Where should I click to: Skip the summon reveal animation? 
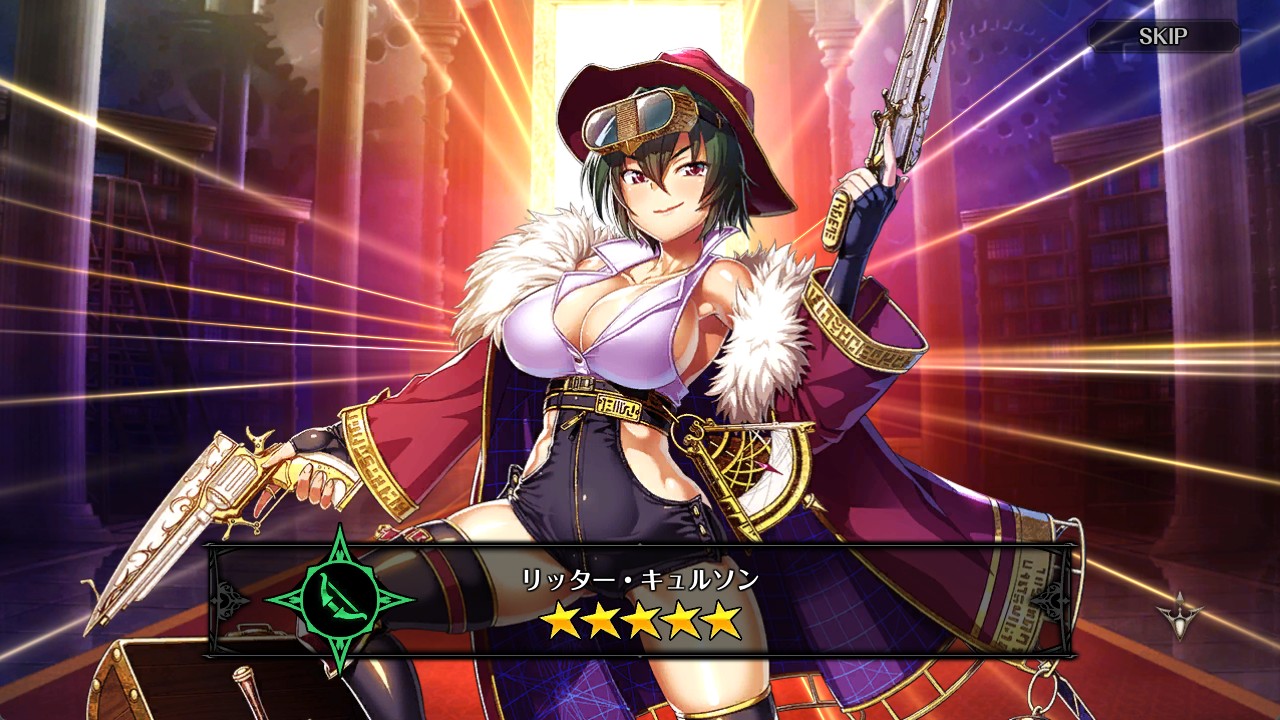[1163, 37]
